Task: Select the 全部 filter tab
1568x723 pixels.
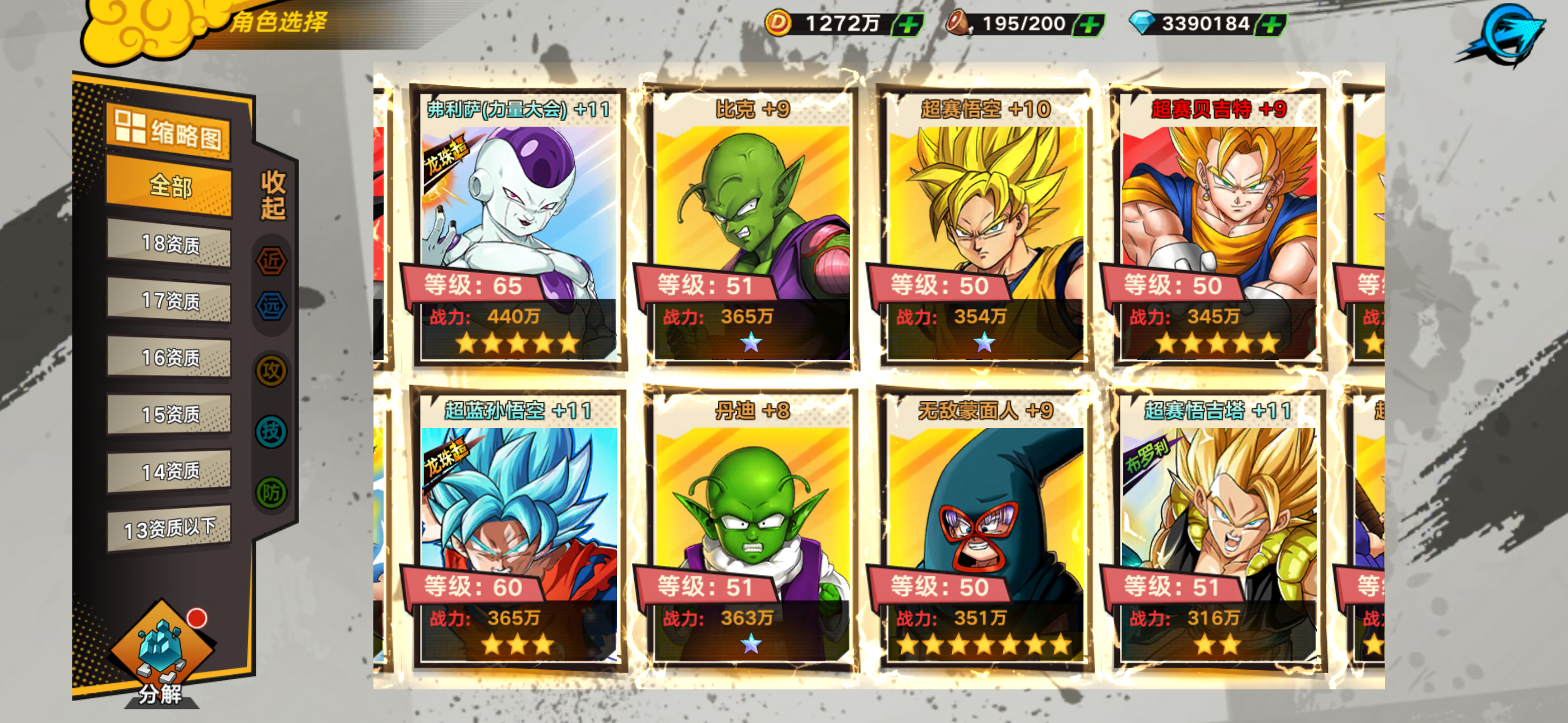Action: pos(169,186)
